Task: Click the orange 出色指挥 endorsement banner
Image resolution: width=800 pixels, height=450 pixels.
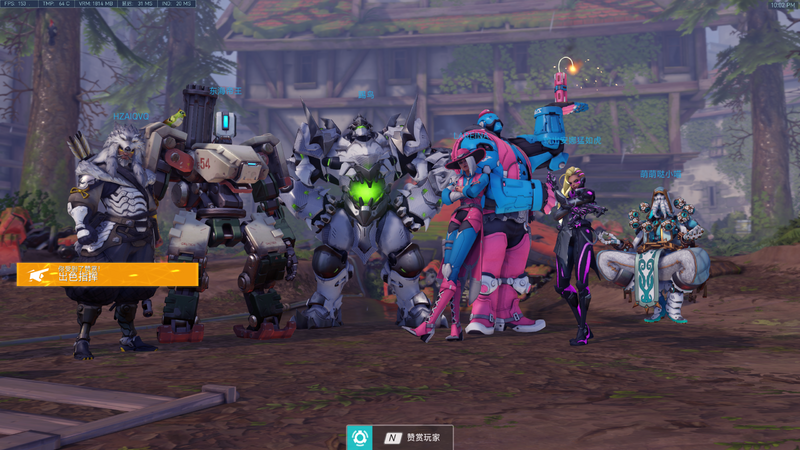Action: pyautogui.click(x=107, y=274)
